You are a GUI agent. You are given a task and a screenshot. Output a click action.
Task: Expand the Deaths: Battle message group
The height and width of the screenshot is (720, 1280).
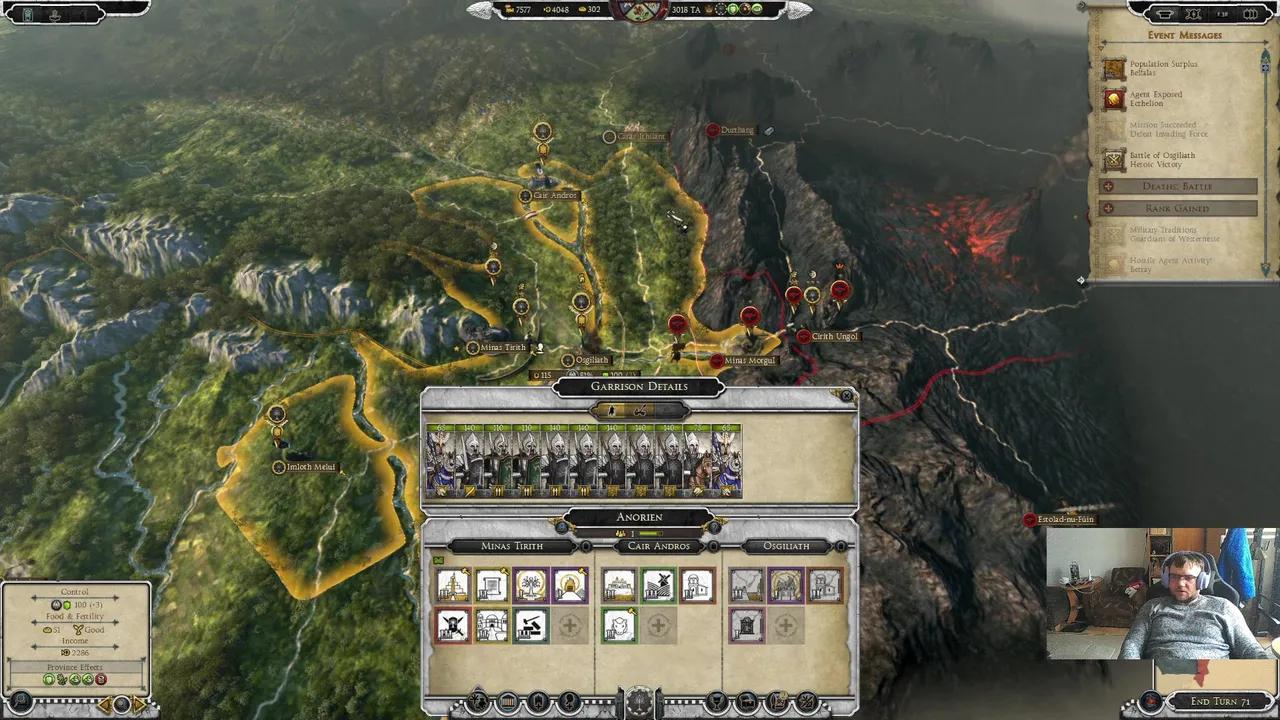pyautogui.click(x=1177, y=187)
